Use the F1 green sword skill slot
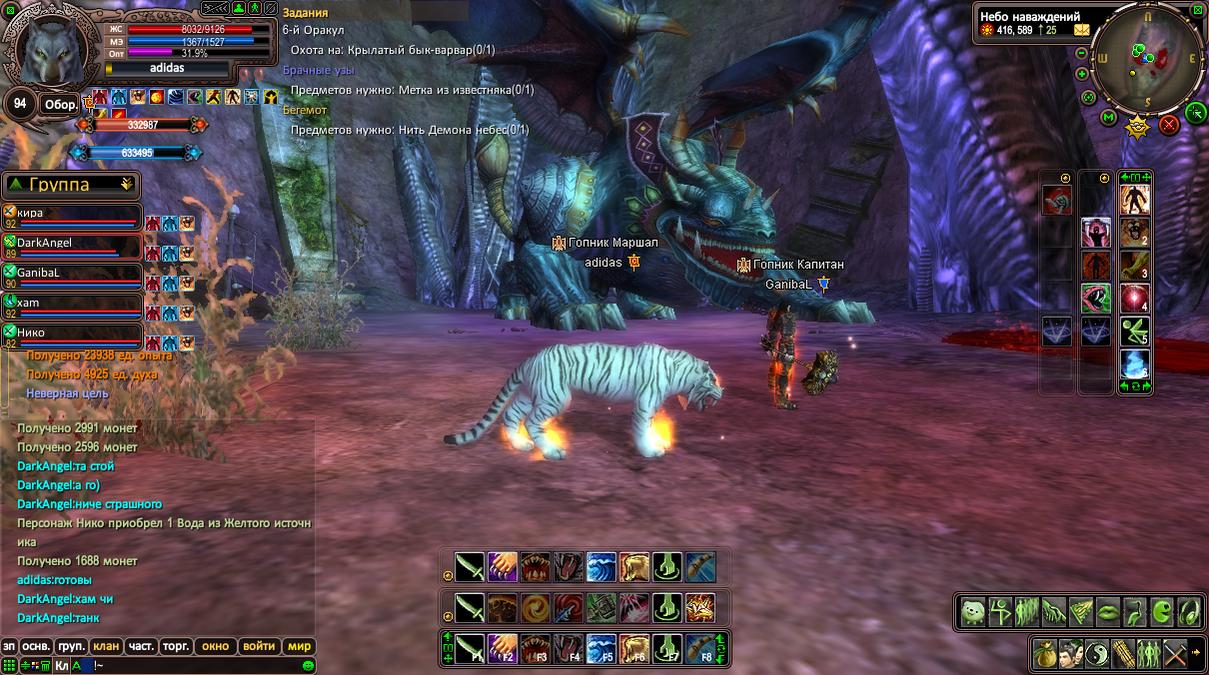This screenshot has height=675, width=1209. pyautogui.click(x=470, y=648)
